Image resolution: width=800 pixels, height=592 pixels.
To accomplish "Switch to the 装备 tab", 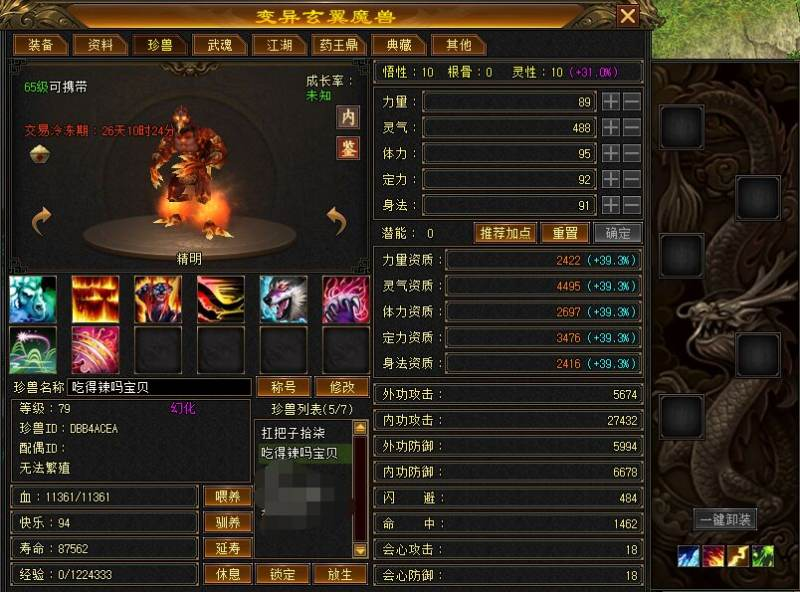I will pos(41,45).
